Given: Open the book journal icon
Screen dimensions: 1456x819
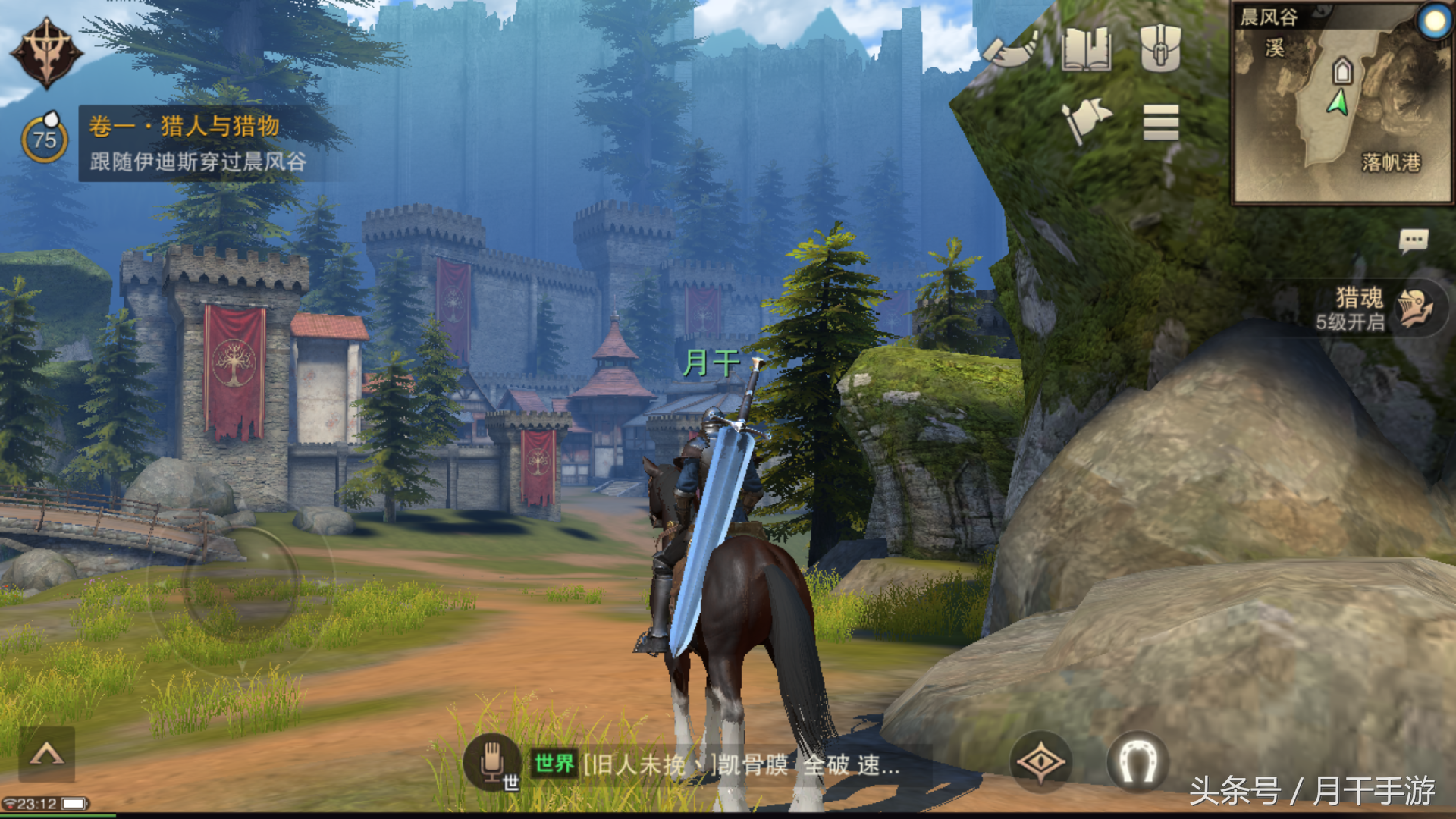Looking at the screenshot, I should (1086, 49).
